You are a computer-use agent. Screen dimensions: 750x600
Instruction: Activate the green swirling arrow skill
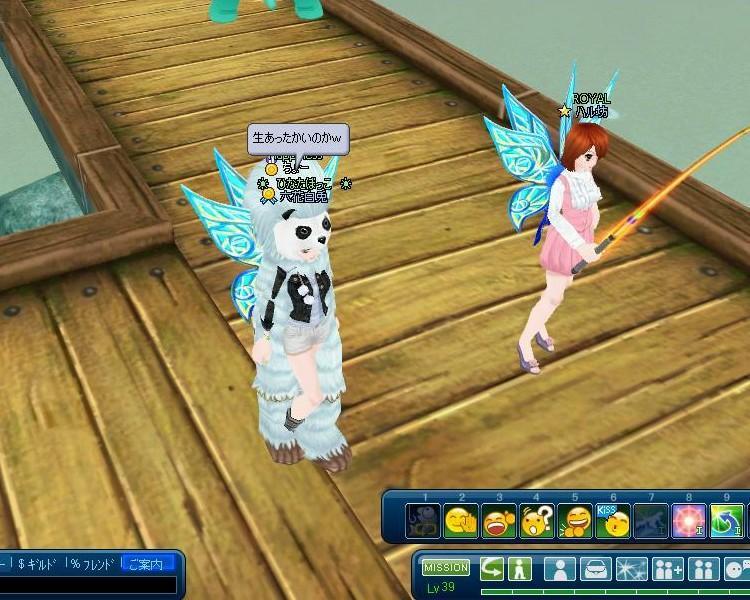[x=727, y=521]
